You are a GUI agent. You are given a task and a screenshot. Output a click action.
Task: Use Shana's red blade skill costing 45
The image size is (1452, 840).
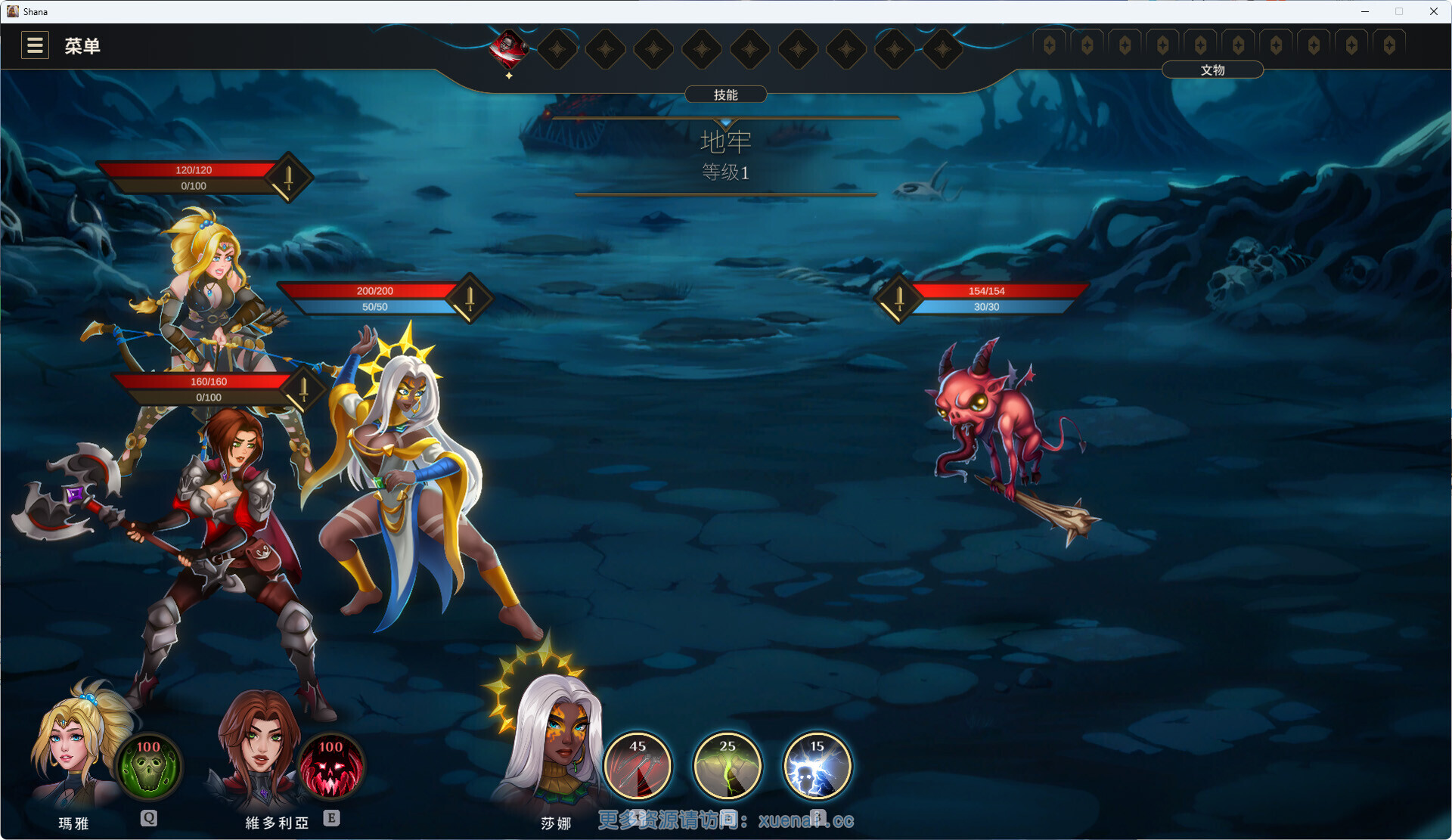638,766
